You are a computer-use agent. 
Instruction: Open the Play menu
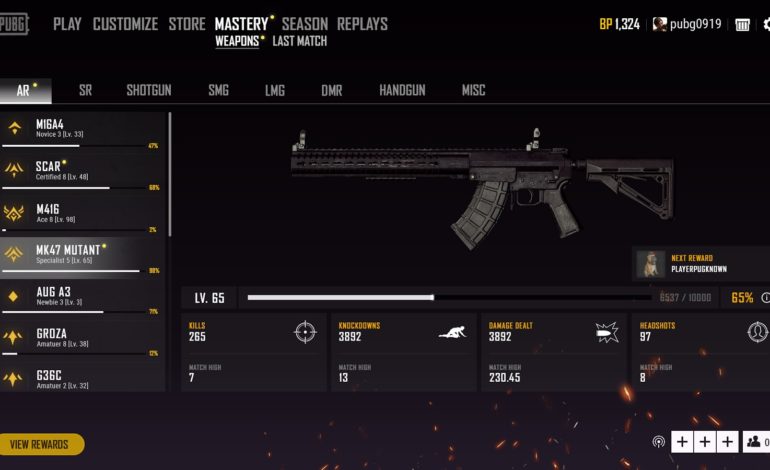coord(67,24)
